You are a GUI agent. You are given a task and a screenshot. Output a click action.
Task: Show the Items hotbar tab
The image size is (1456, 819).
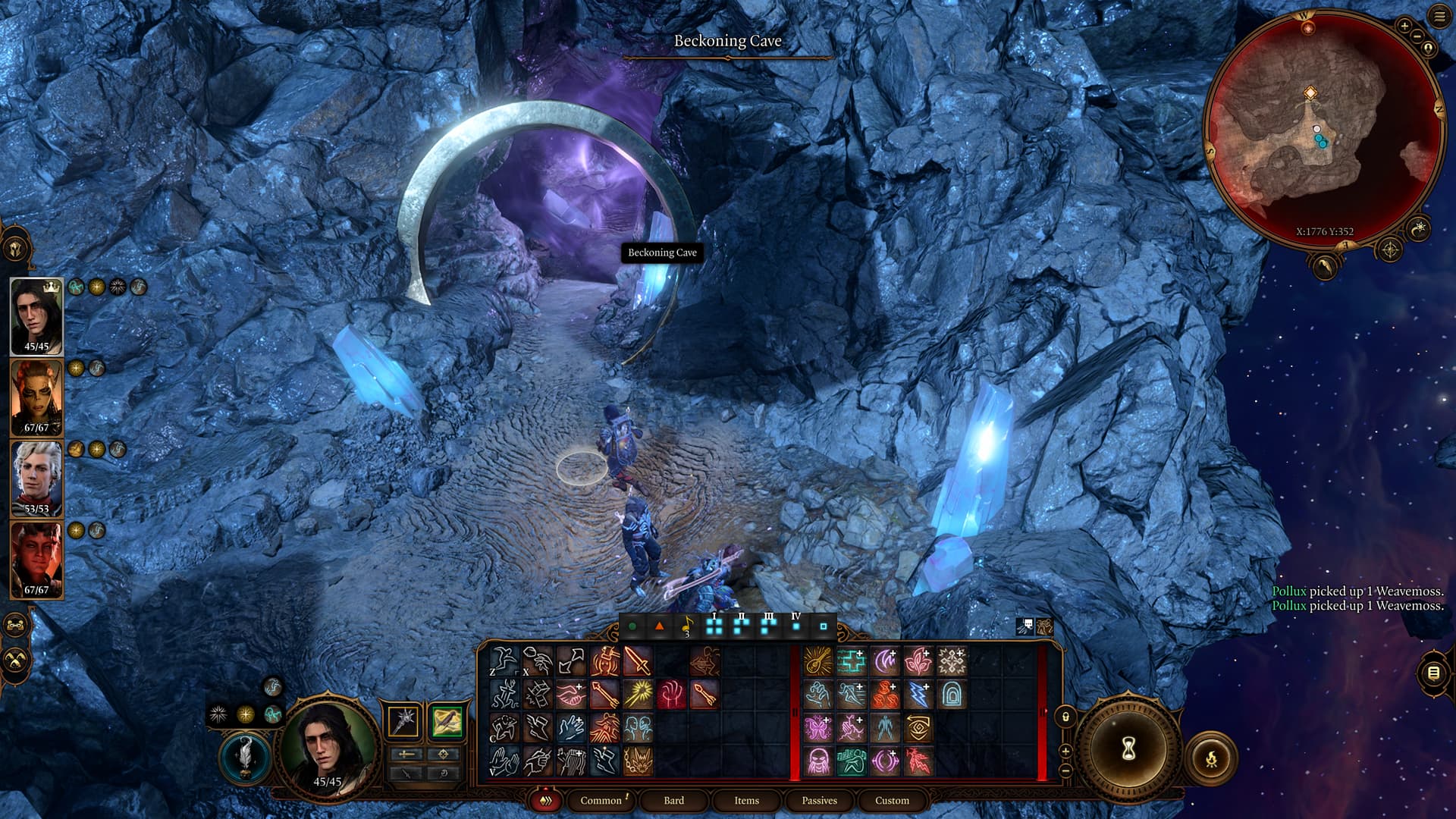(746, 800)
